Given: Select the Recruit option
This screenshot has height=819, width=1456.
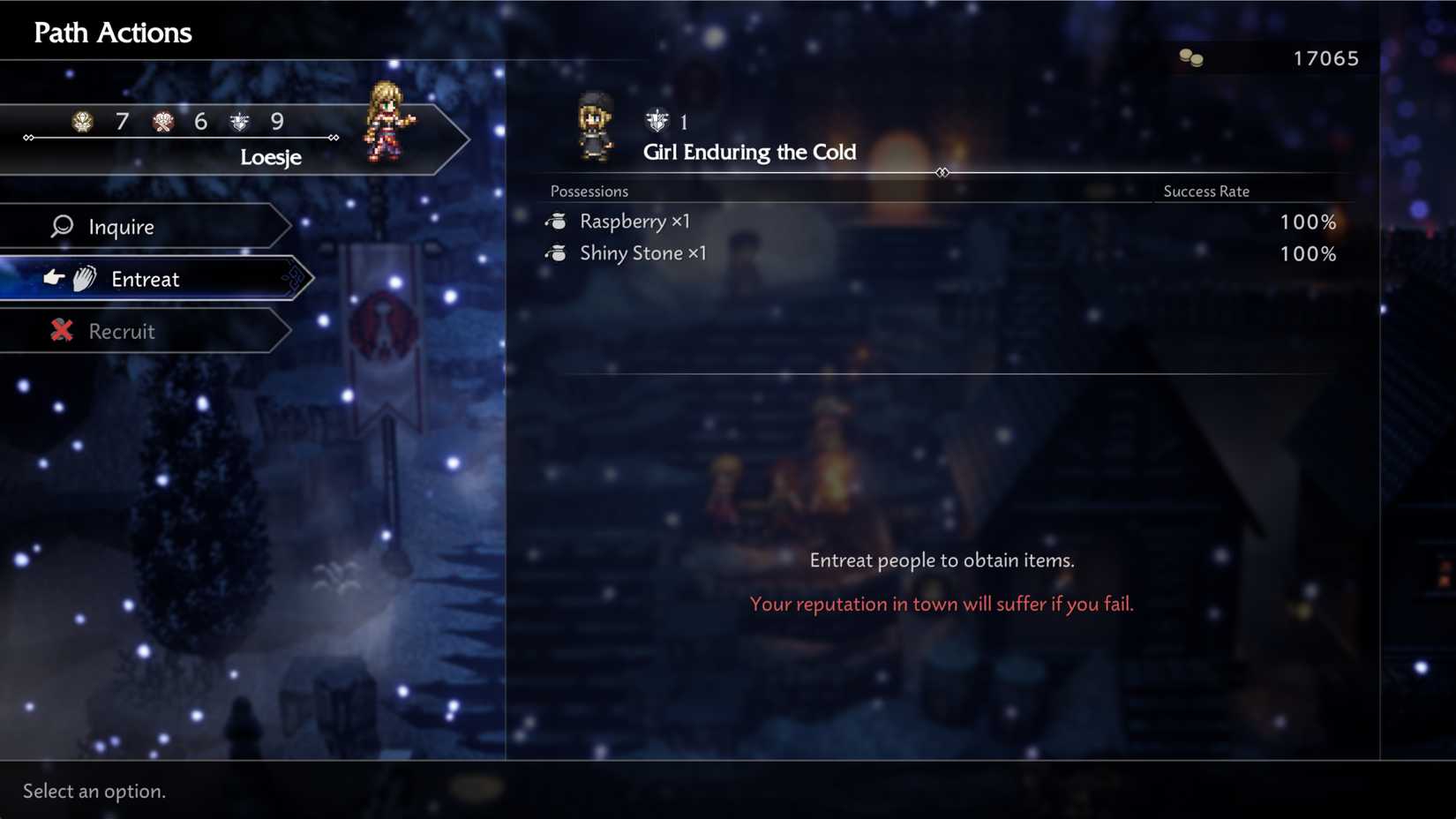Looking at the screenshot, I should pyautogui.click(x=122, y=331).
